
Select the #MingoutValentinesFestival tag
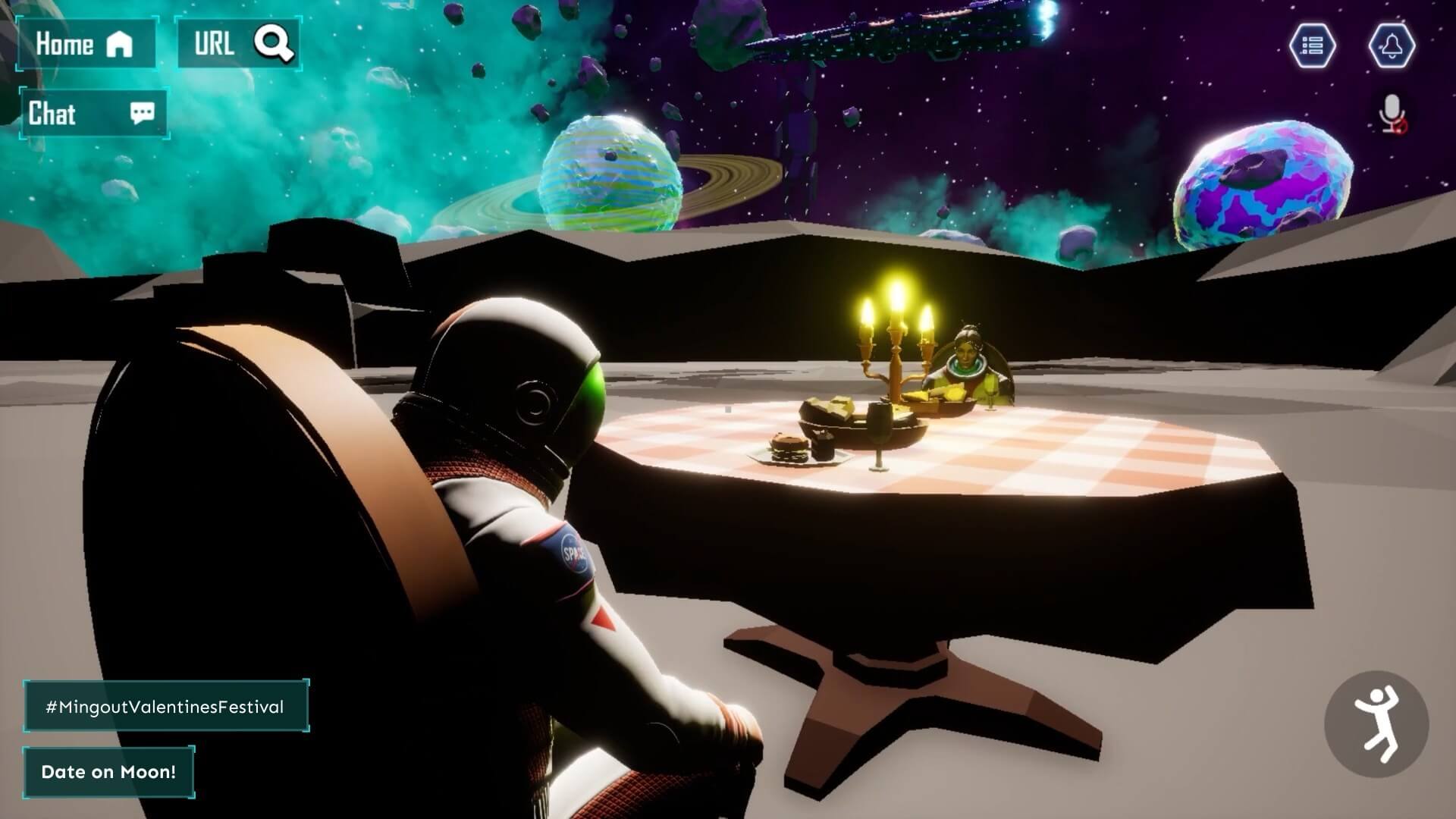tap(165, 707)
